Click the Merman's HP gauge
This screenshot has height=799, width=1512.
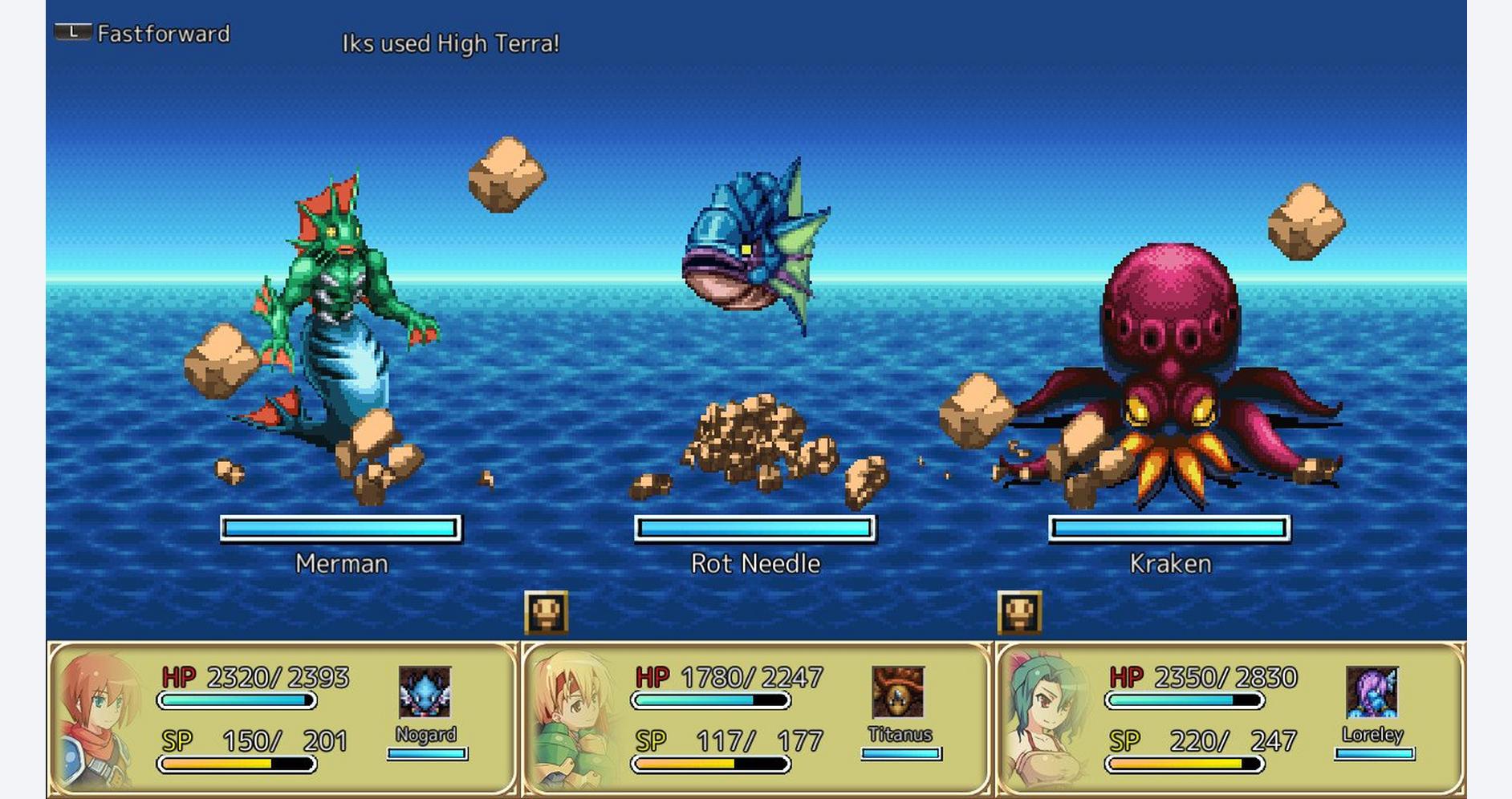(x=340, y=528)
